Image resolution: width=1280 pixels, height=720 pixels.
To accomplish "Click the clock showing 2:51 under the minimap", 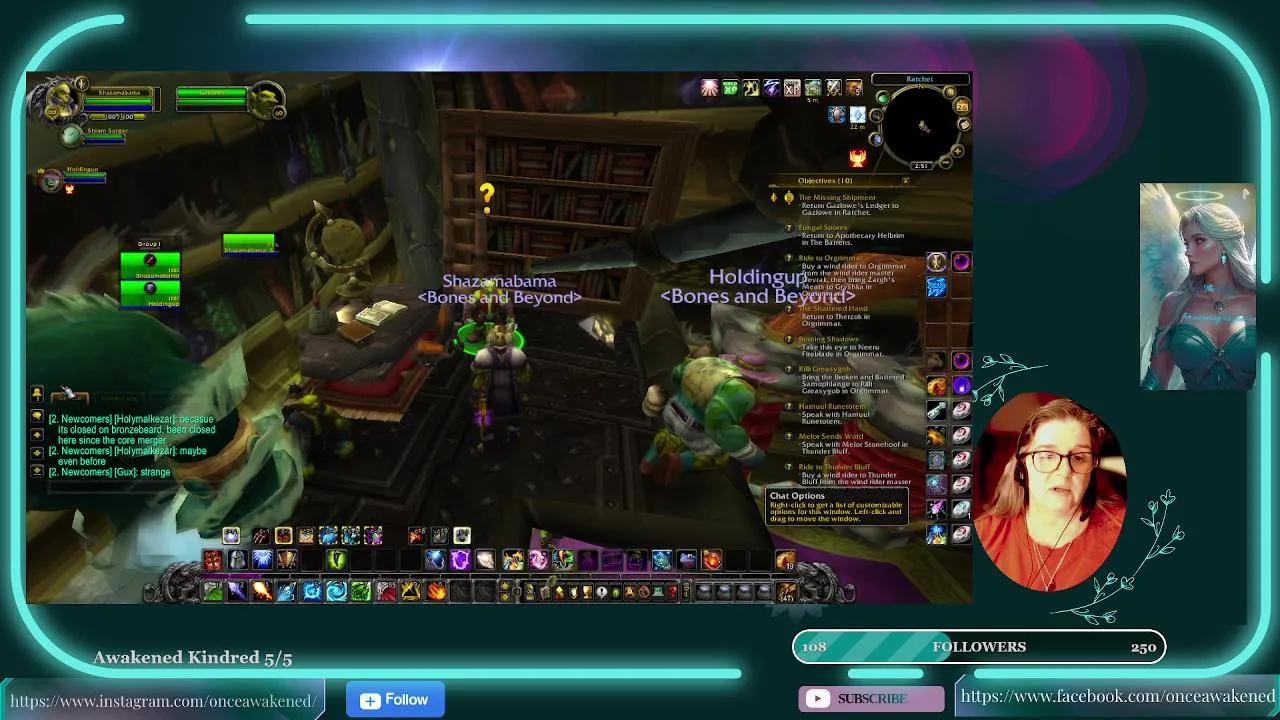I will (x=921, y=164).
